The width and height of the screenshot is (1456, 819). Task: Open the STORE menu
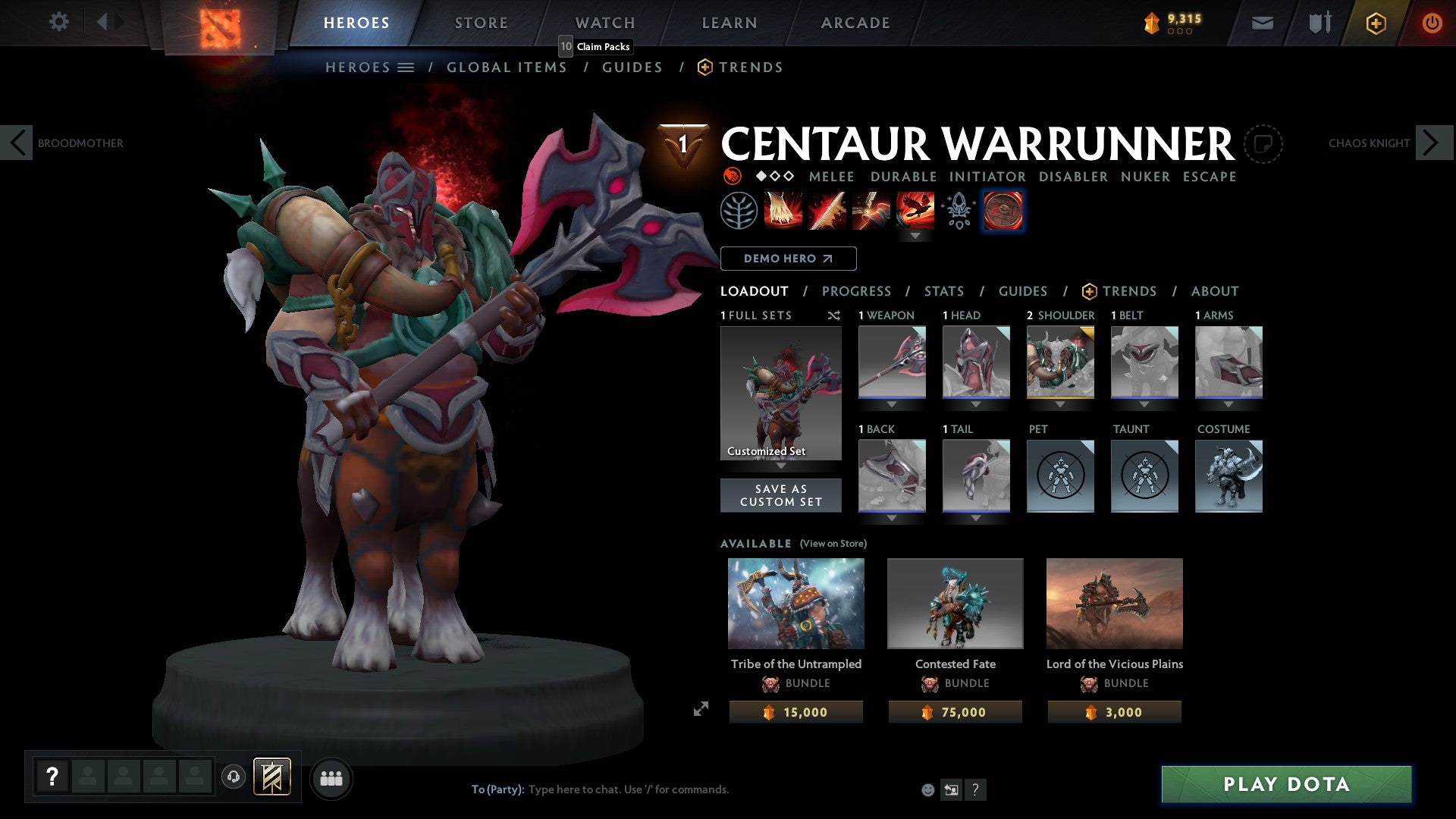(481, 22)
